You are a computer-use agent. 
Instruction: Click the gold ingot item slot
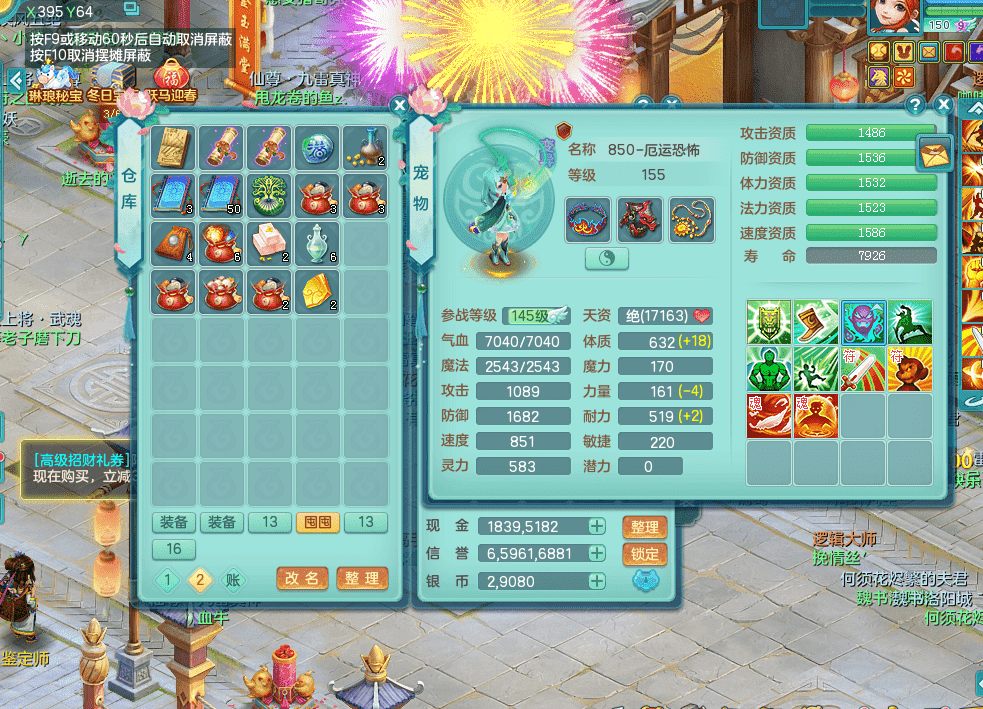tap(318, 290)
